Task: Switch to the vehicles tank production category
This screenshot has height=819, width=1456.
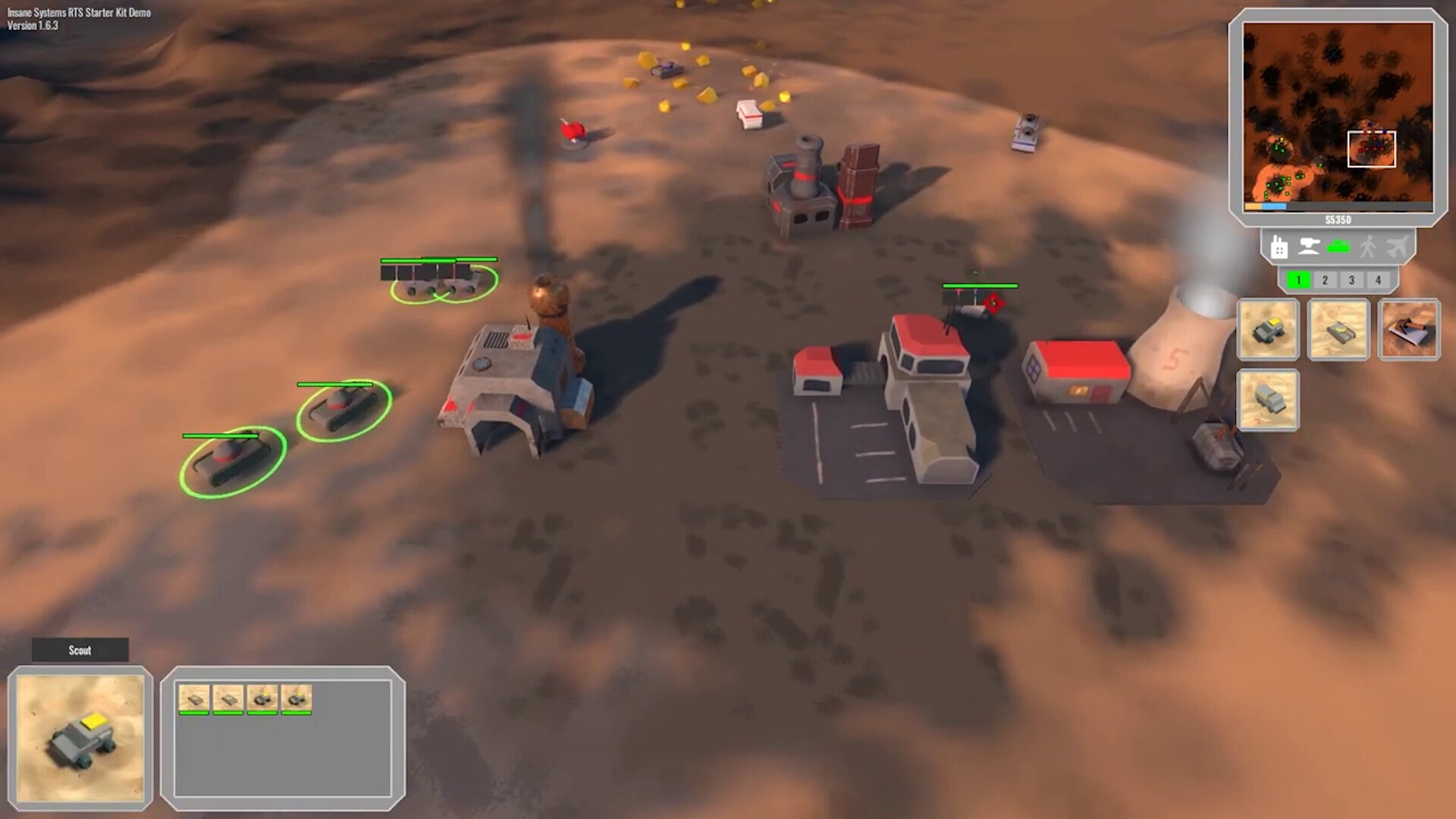Action: point(1338,246)
